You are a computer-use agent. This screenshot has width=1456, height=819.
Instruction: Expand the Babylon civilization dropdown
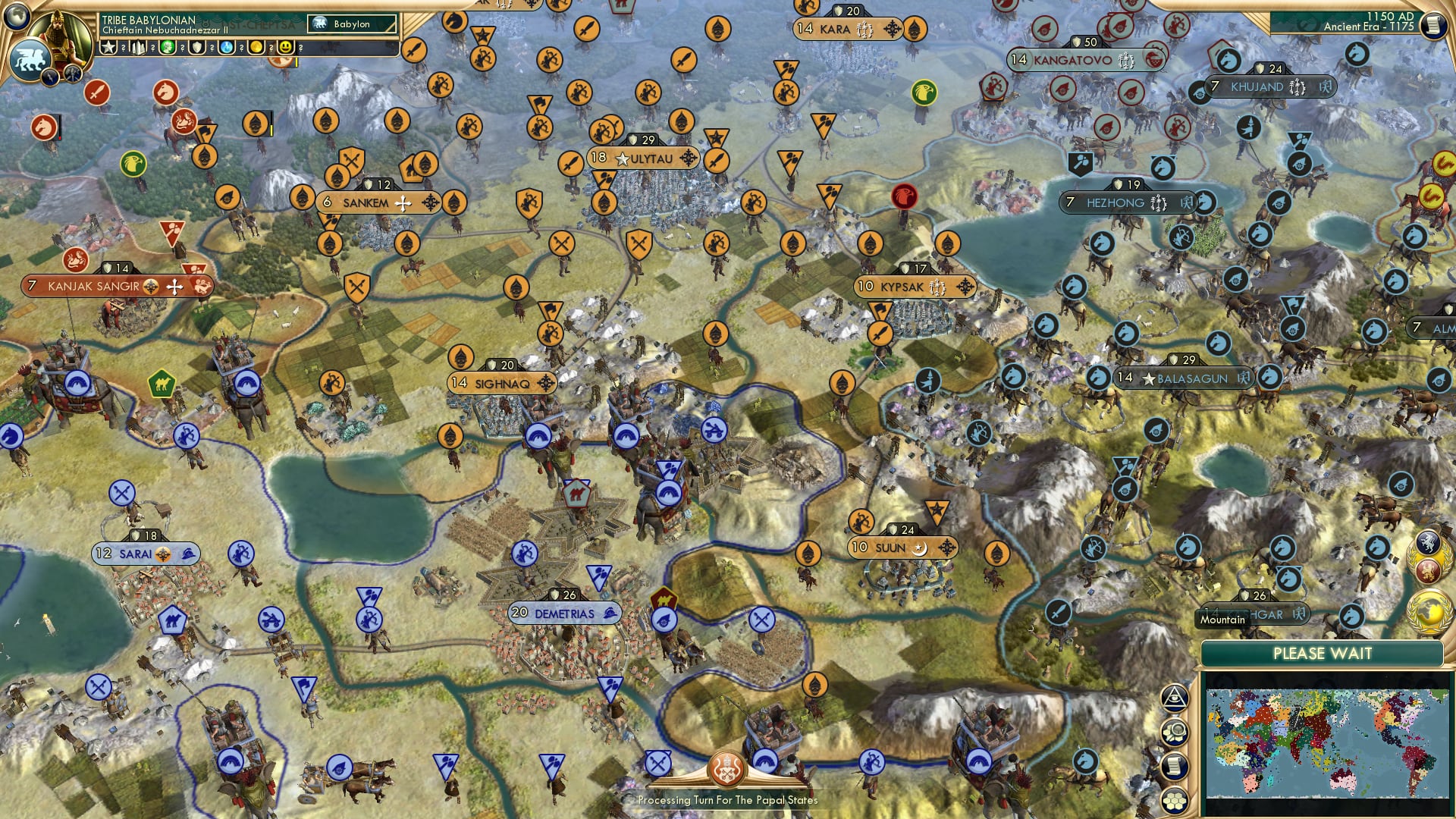353,24
